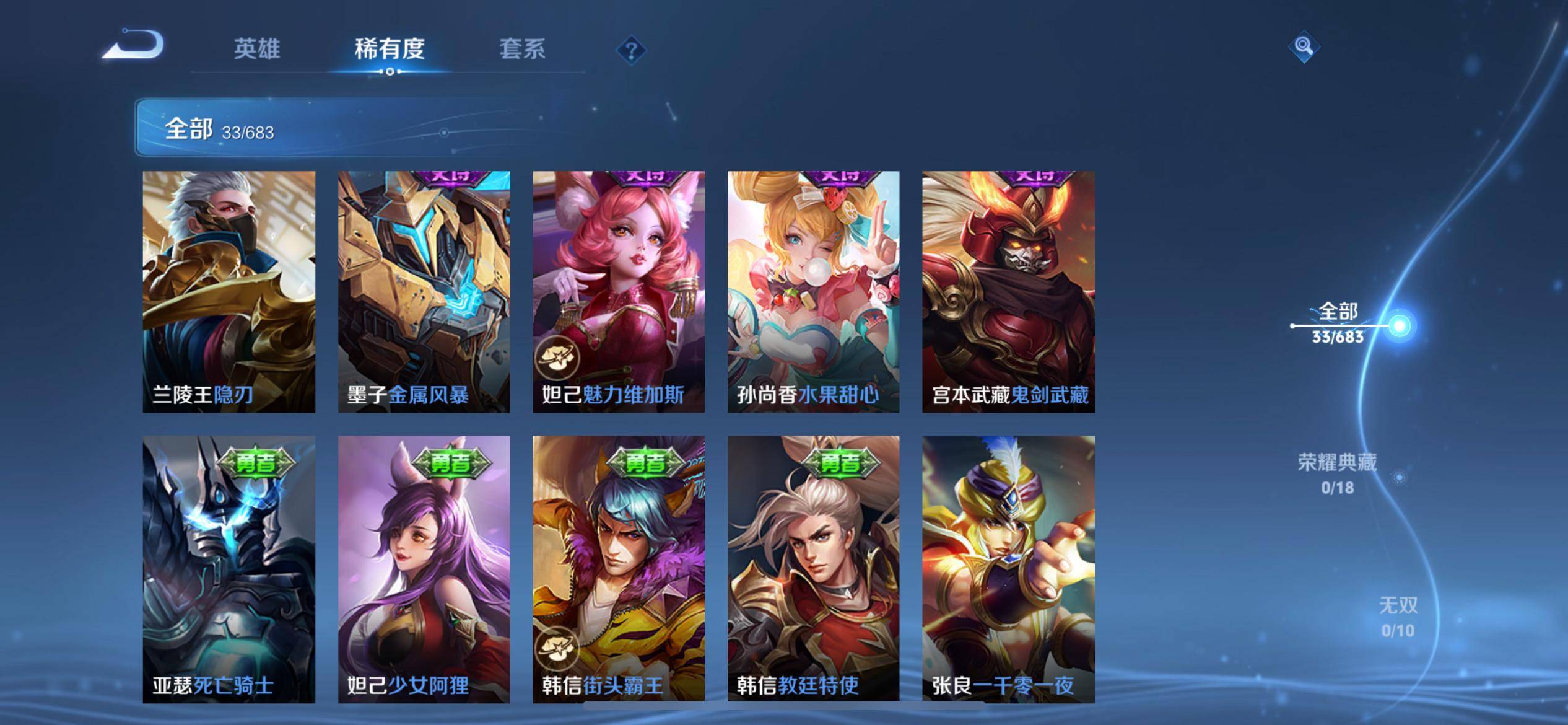Viewport: 1568px width, 725px height.
Task: Open the 套系 tab
Action: point(522,49)
